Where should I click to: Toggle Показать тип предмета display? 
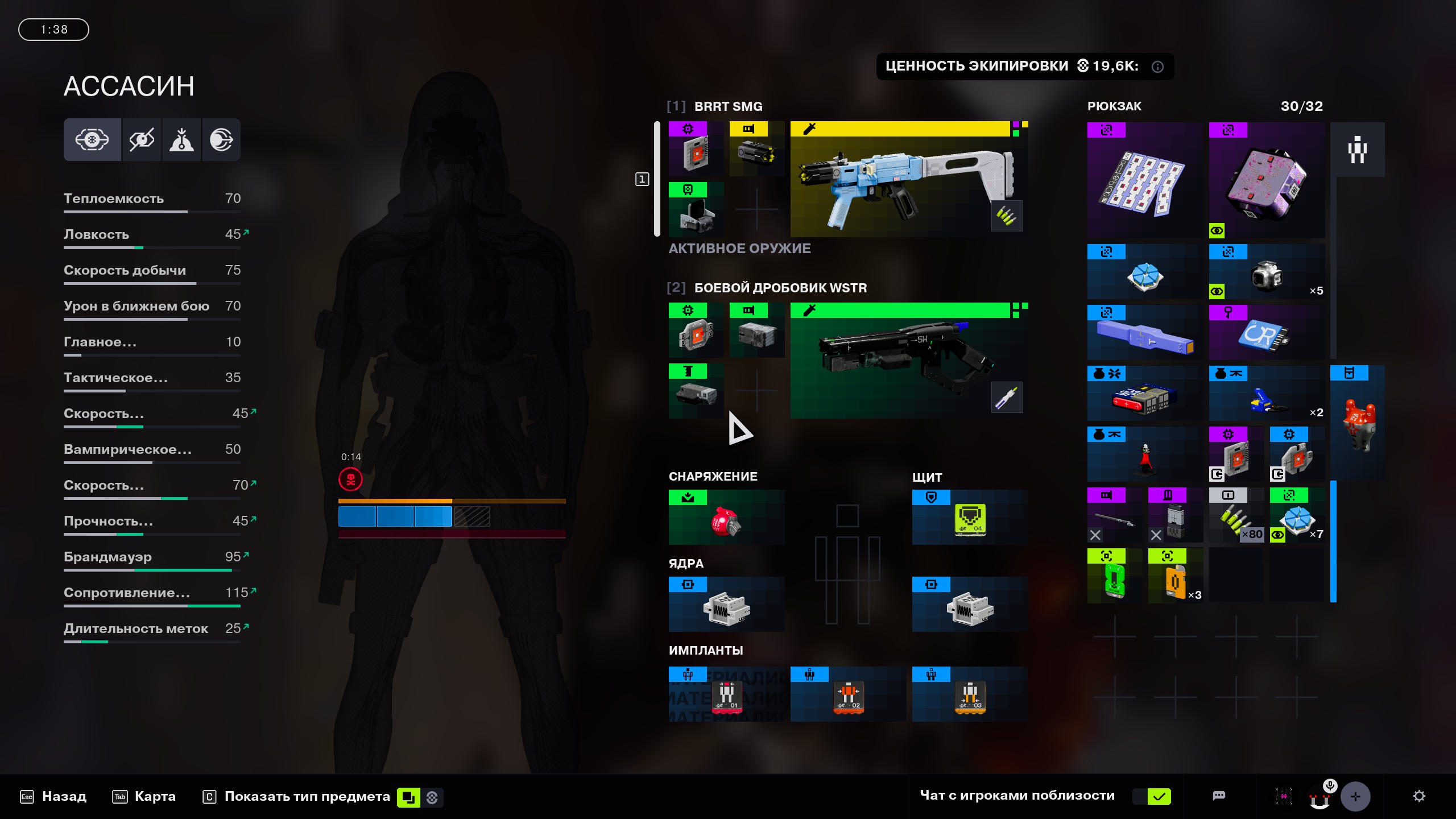[307, 796]
